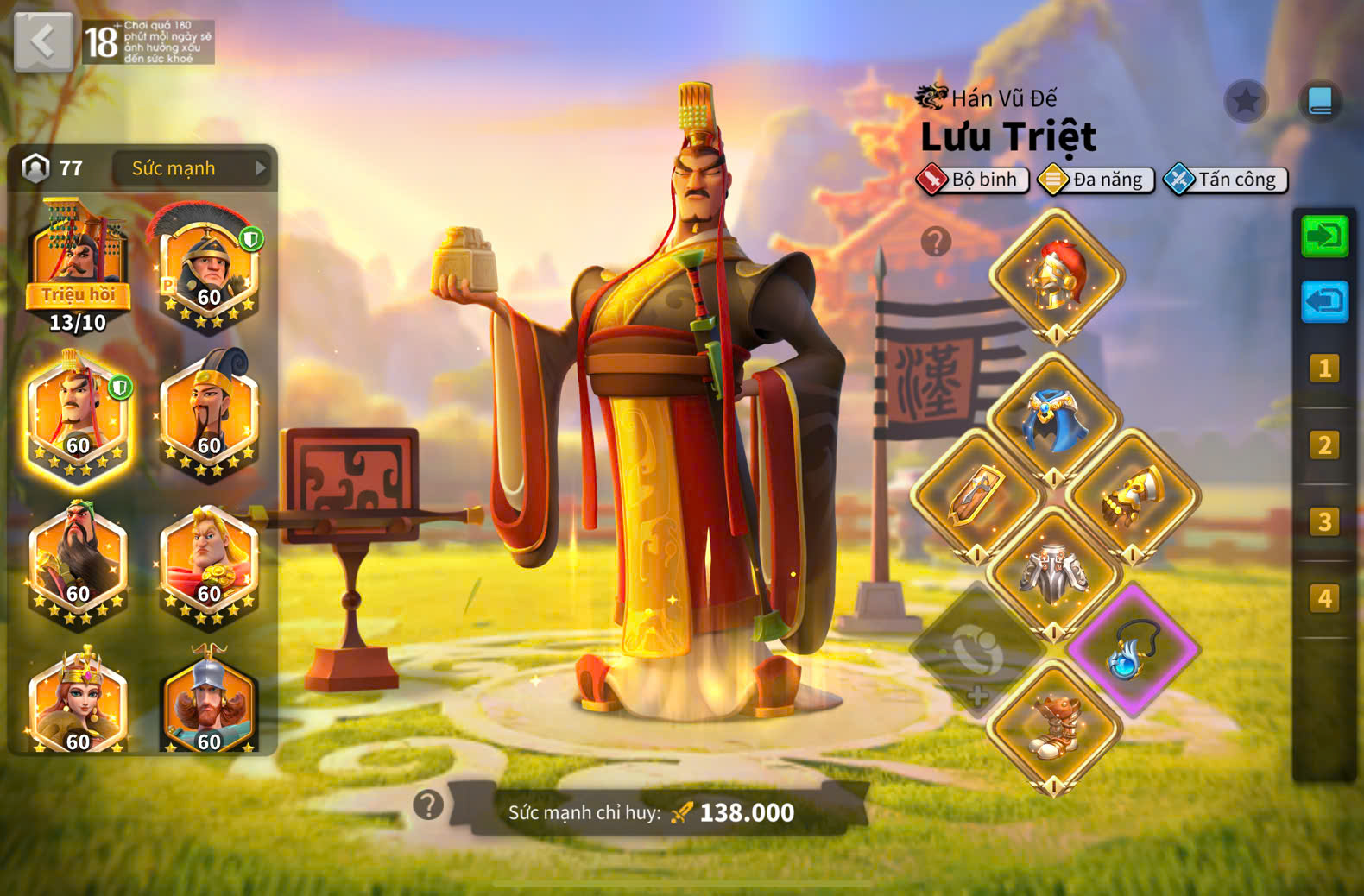This screenshot has width=1364, height=896.
Task: Switch to equipment preset 2
Action: [x=1324, y=445]
